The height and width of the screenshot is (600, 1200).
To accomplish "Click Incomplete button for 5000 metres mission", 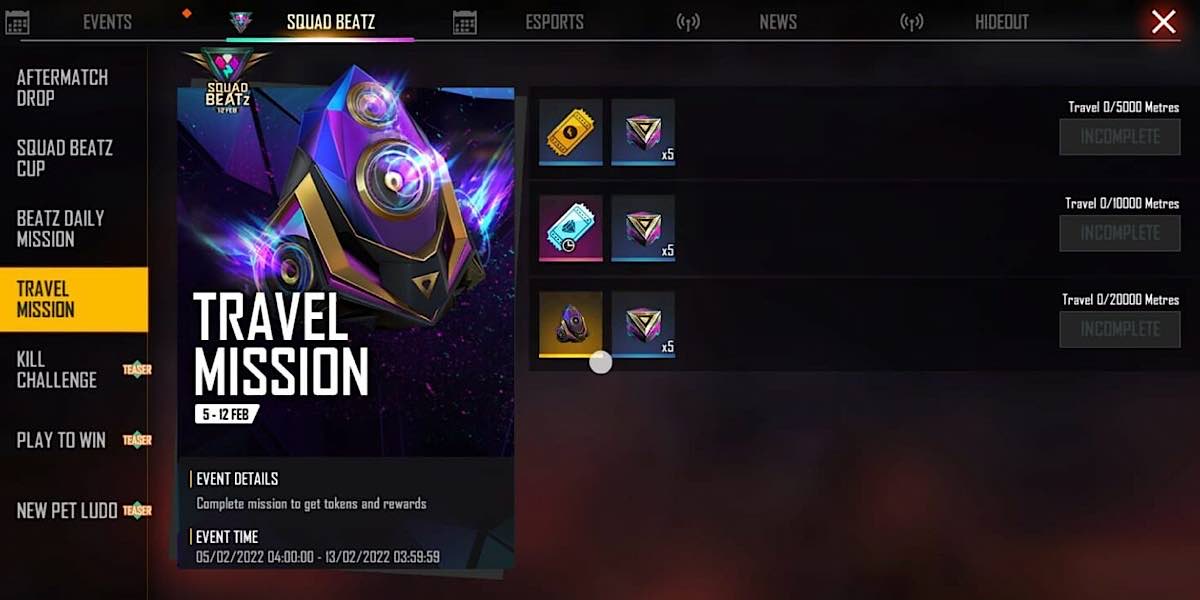I will [x=1119, y=137].
